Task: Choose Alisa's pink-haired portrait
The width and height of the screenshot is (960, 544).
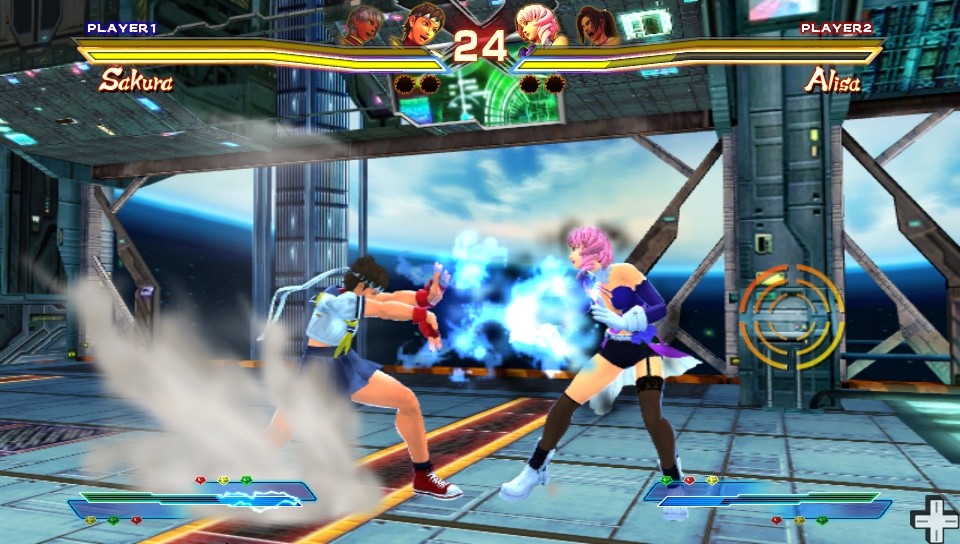Action: point(536,24)
